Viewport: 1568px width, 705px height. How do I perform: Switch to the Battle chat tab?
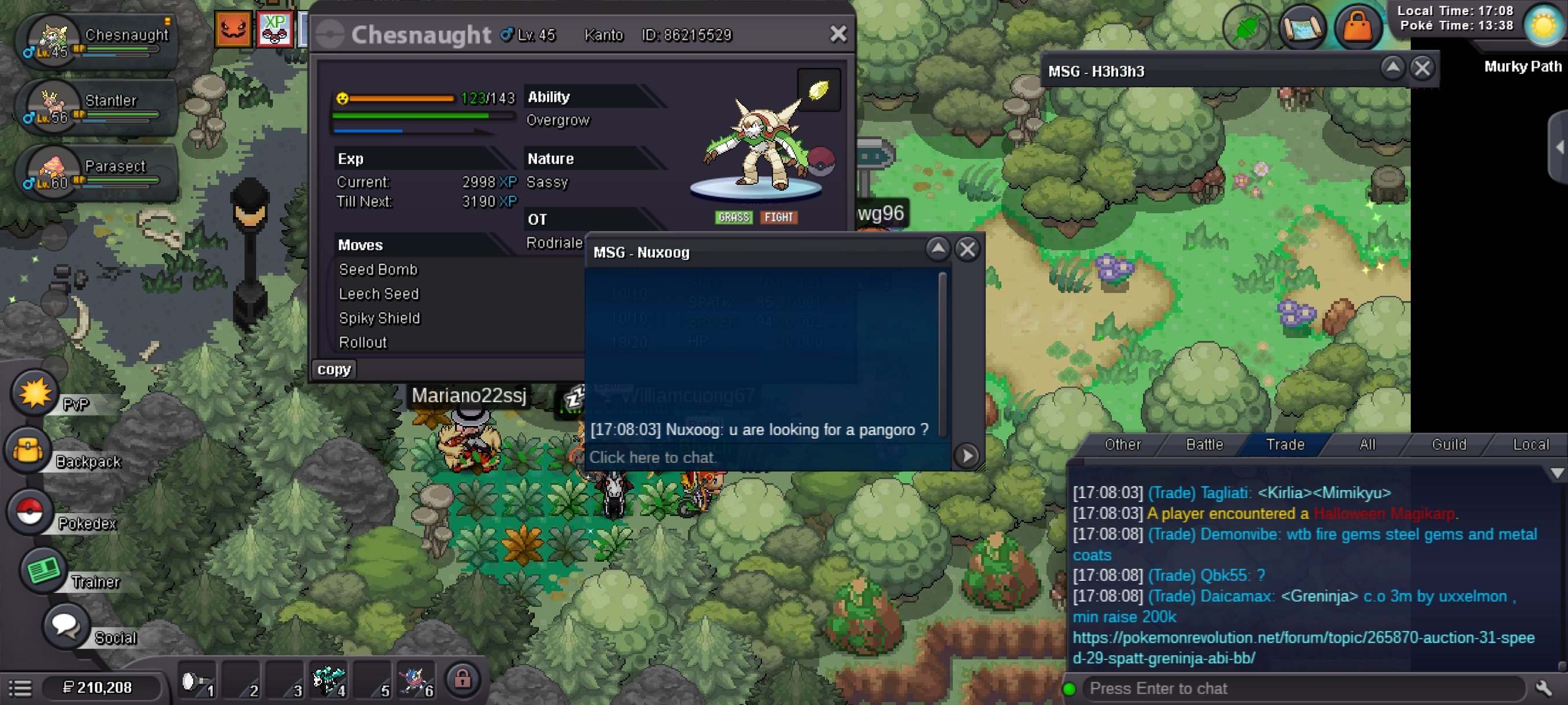[x=1204, y=444]
